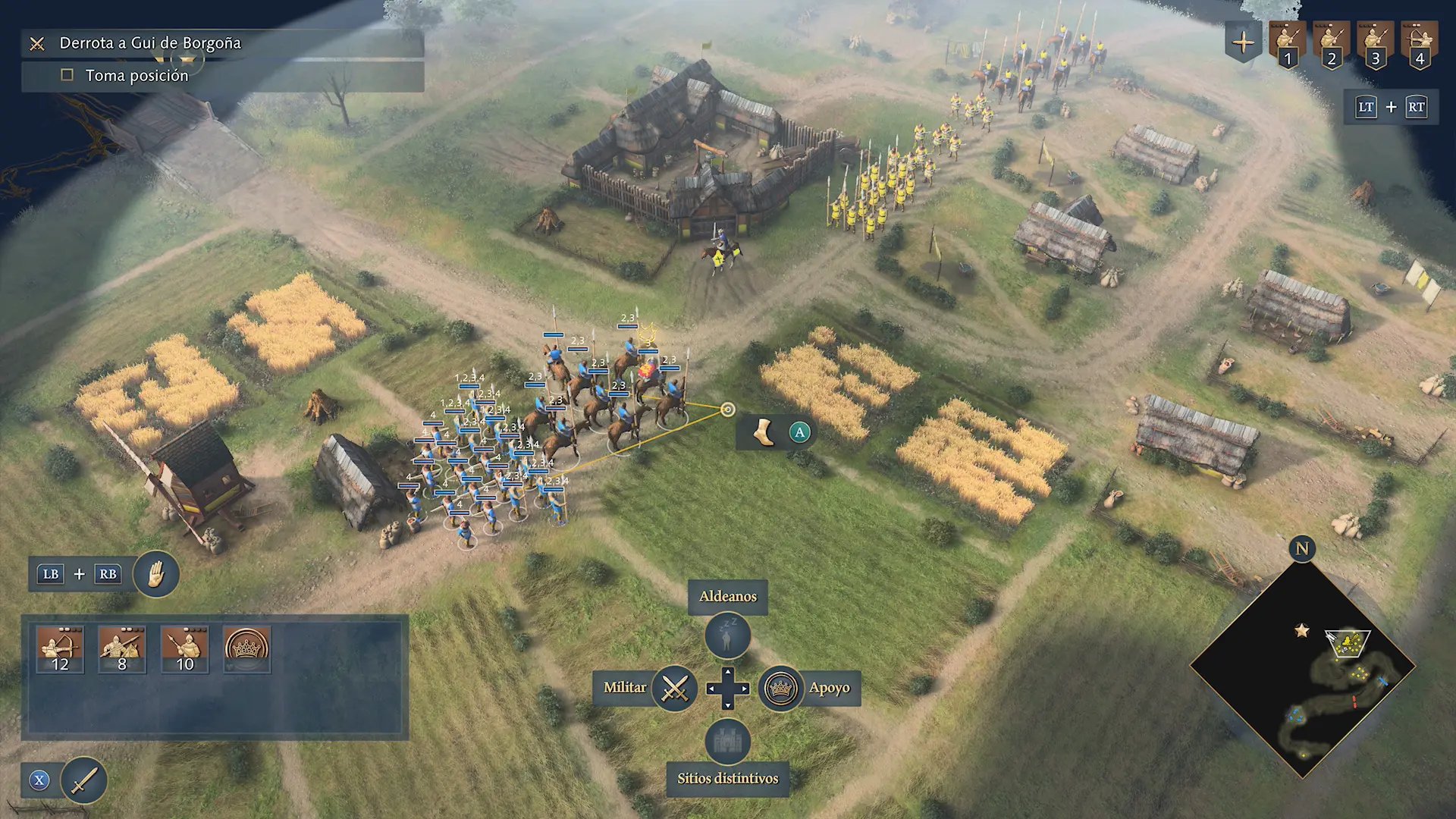Viewport: 1456px width, 819px height.
Task: Select the 12 archers unit card
Action: 60,649
